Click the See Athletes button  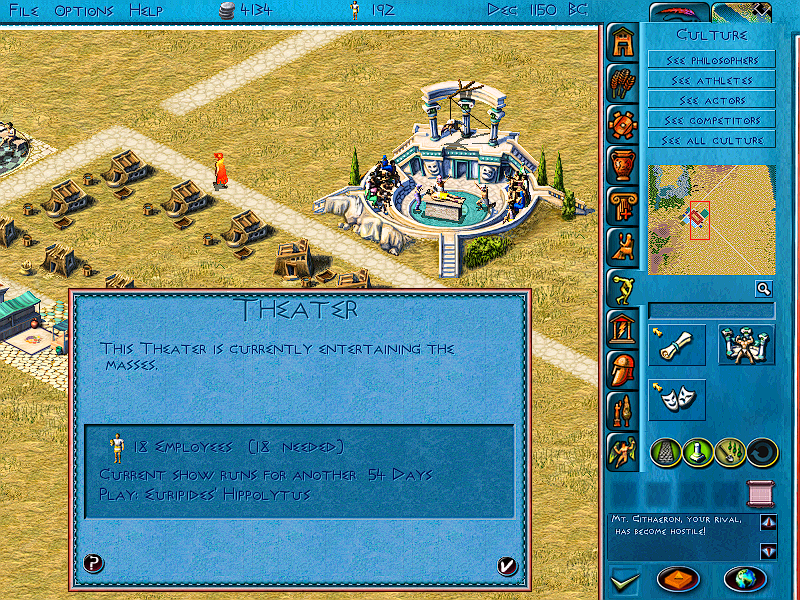coord(711,80)
